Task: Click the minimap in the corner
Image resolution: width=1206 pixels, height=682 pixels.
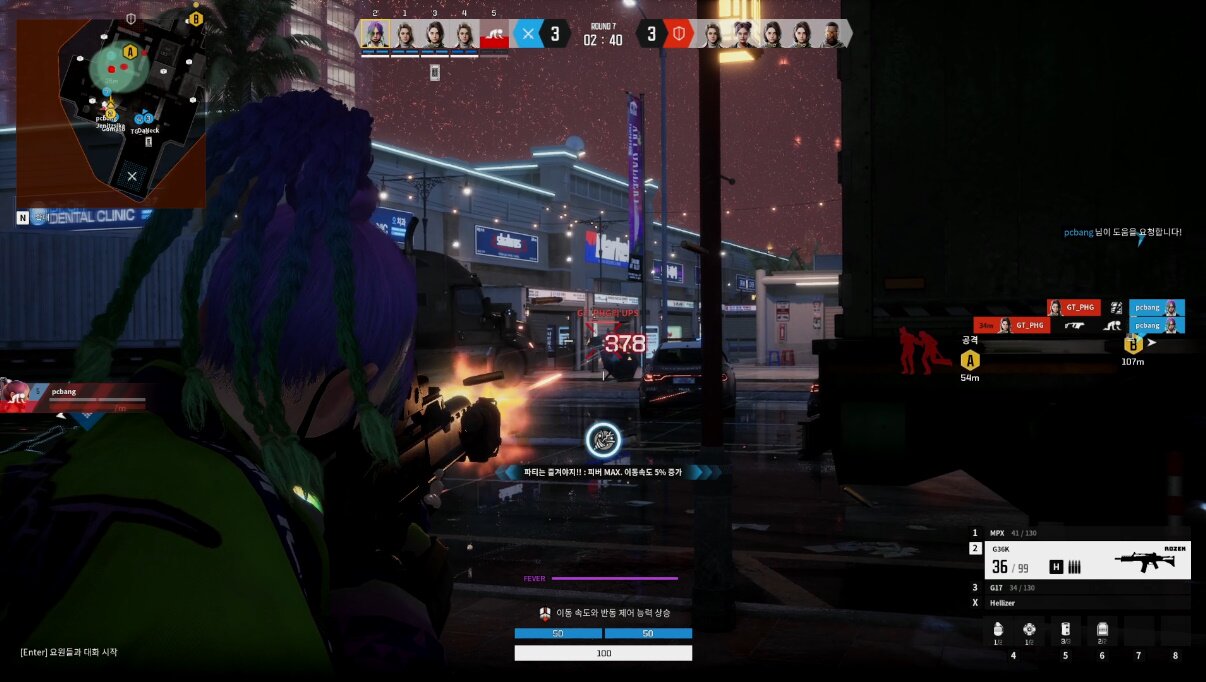Action: point(110,110)
